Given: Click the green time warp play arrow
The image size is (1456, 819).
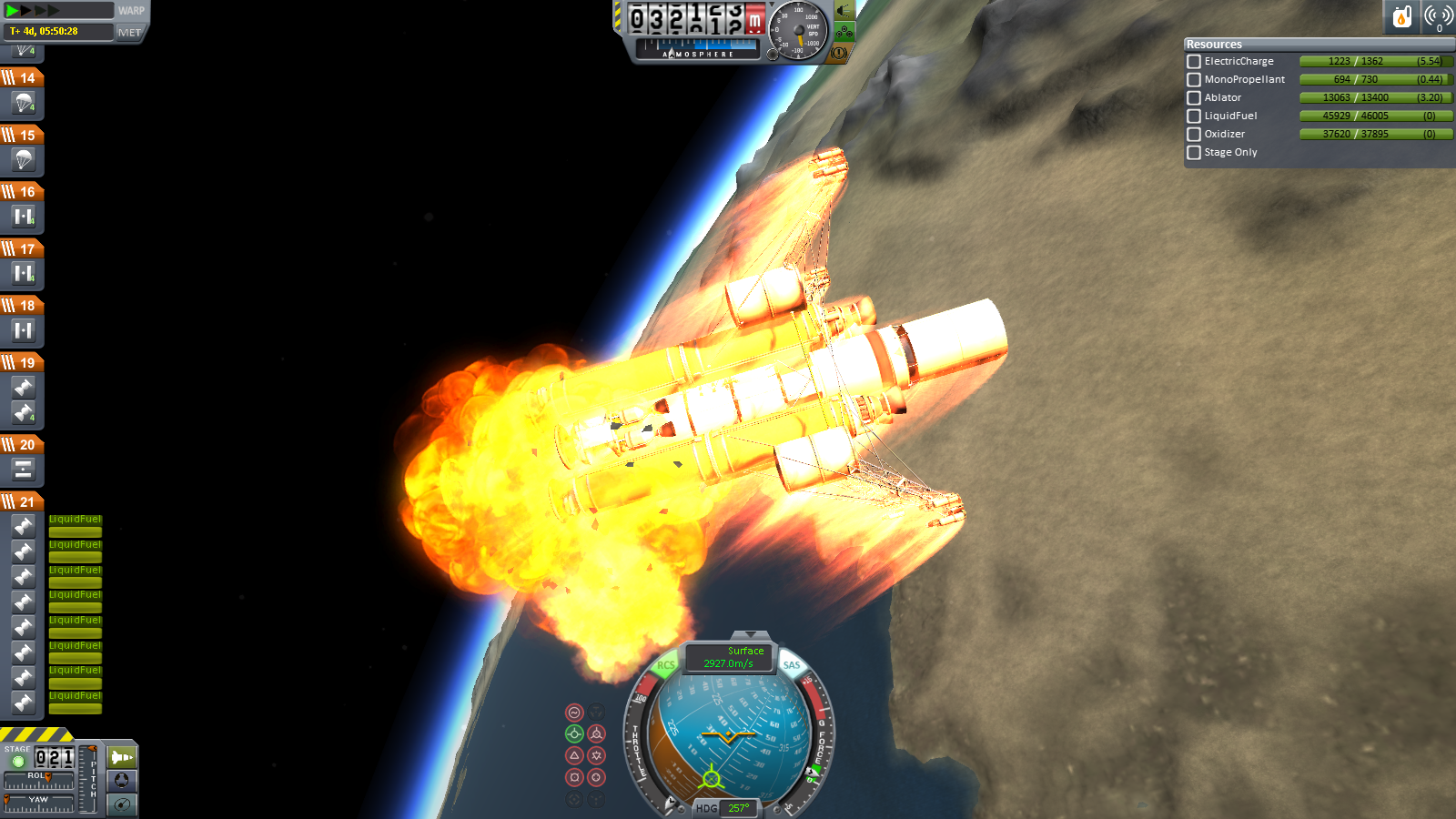Looking at the screenshot, I should (13, 11).
